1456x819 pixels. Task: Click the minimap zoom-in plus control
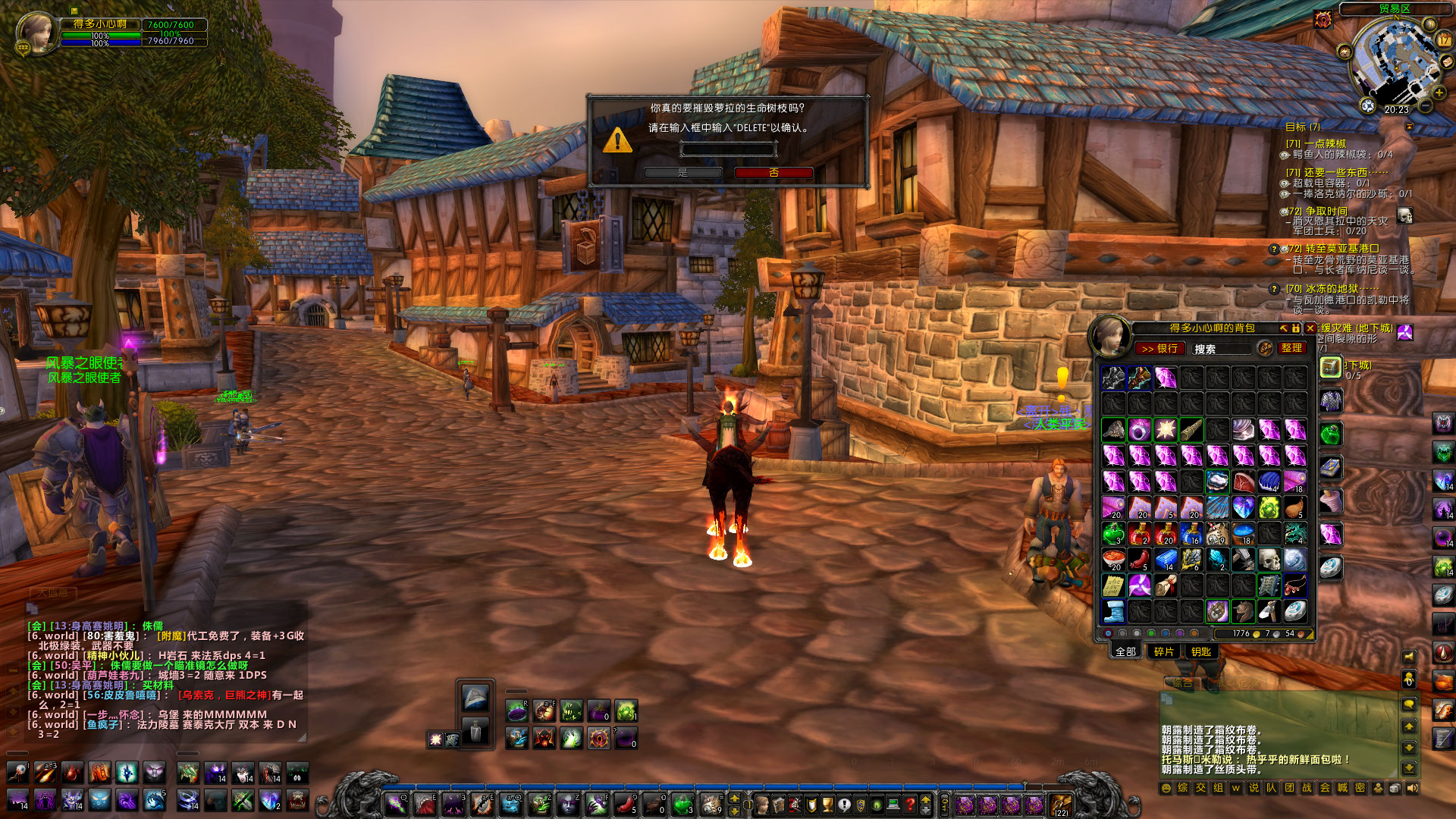[1439, 92]
